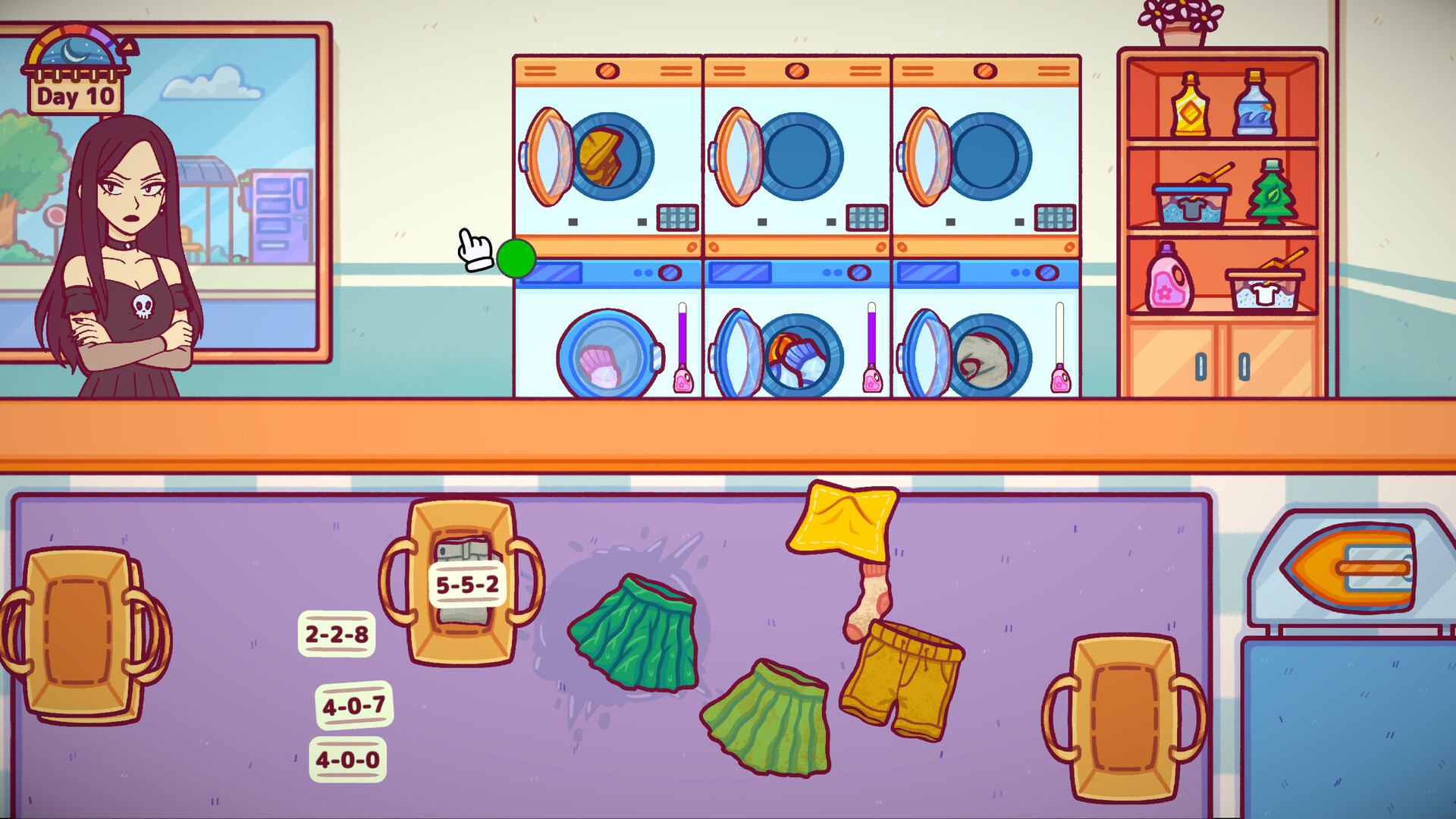Select the pink detergent jug on the shelf
1456x819 pixels.
coord(1168,281)
